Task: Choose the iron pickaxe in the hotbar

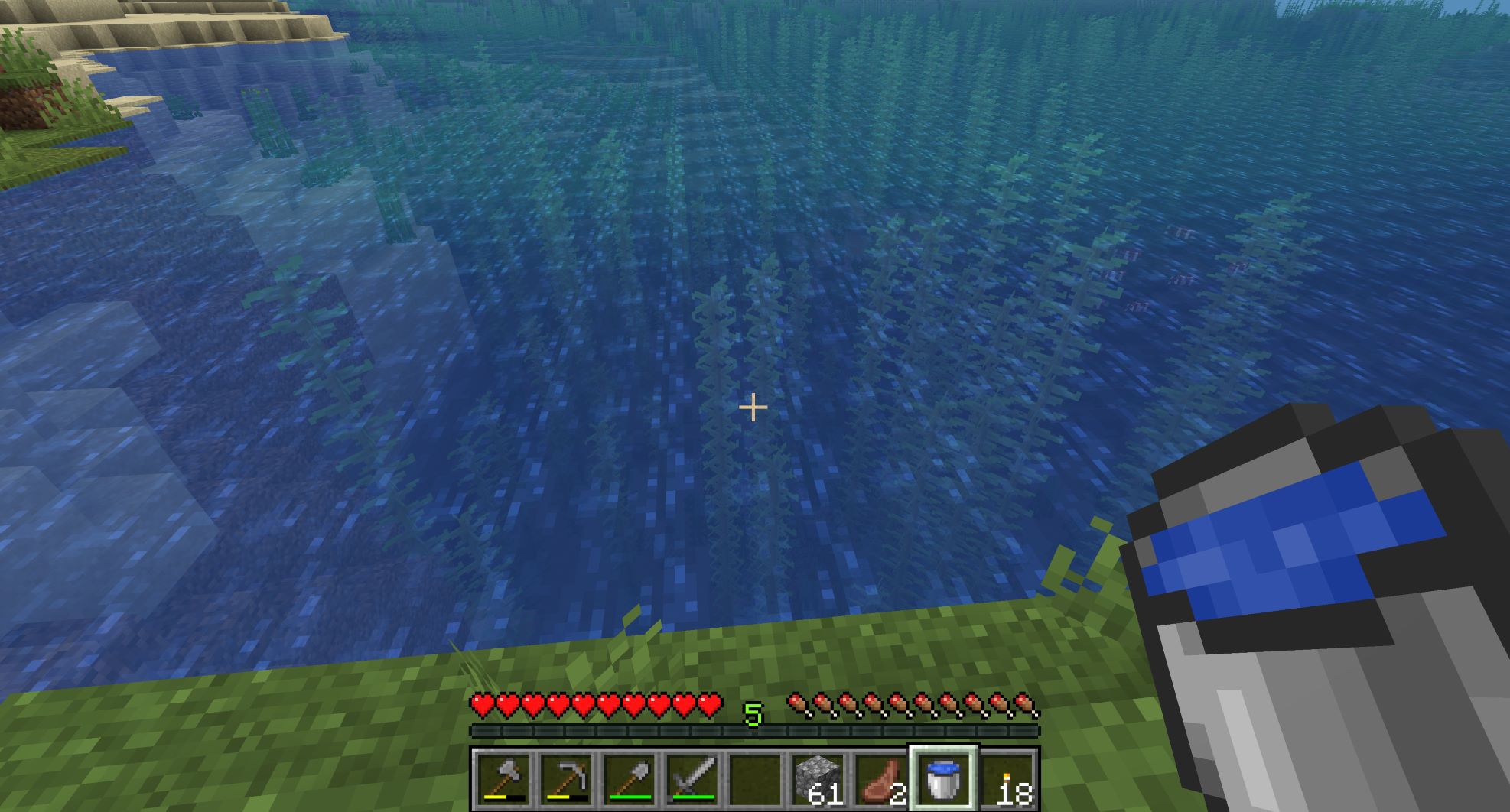Action: tap(566, 778)
